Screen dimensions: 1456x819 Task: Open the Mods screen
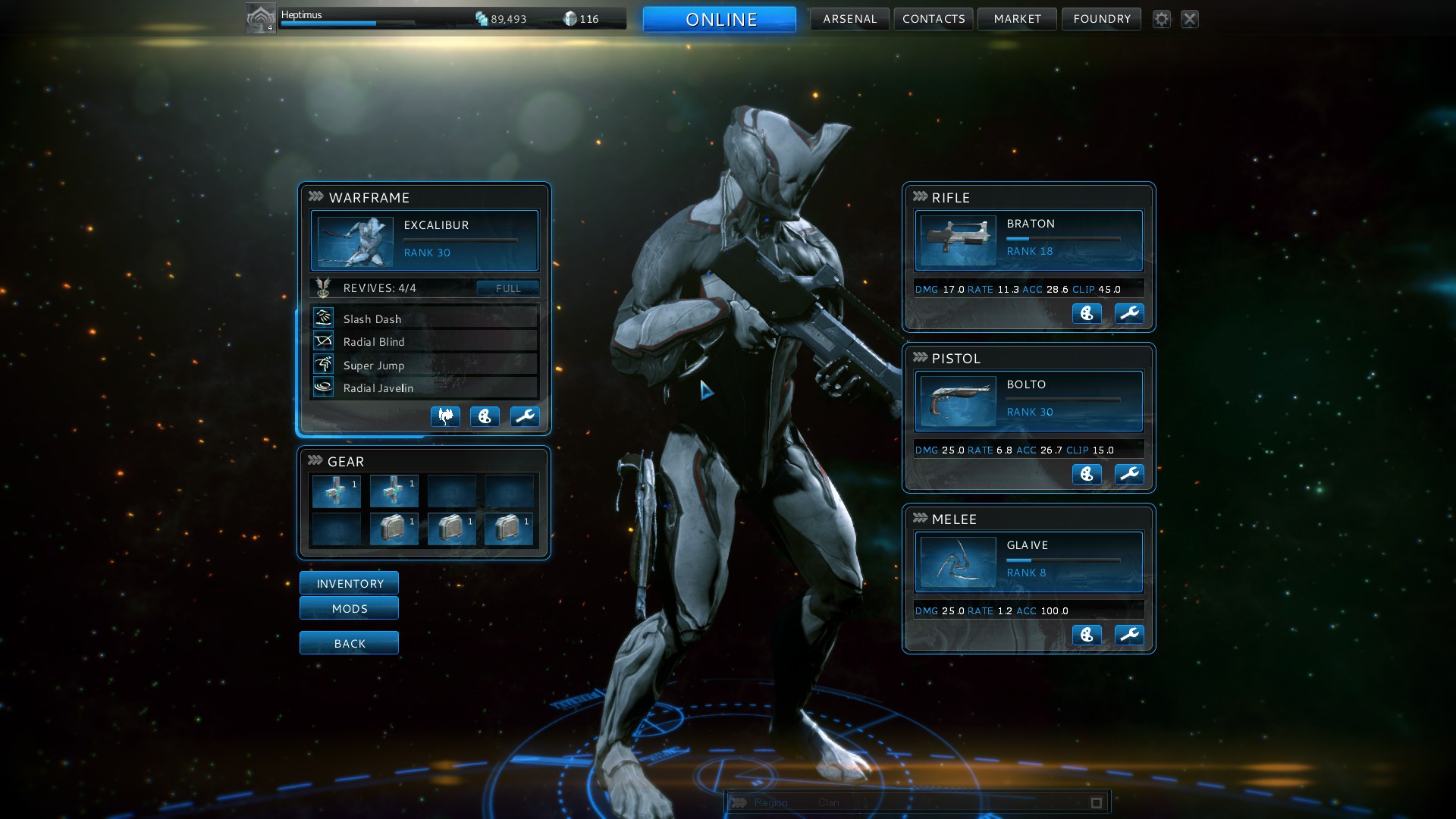[x=349, y=608]
